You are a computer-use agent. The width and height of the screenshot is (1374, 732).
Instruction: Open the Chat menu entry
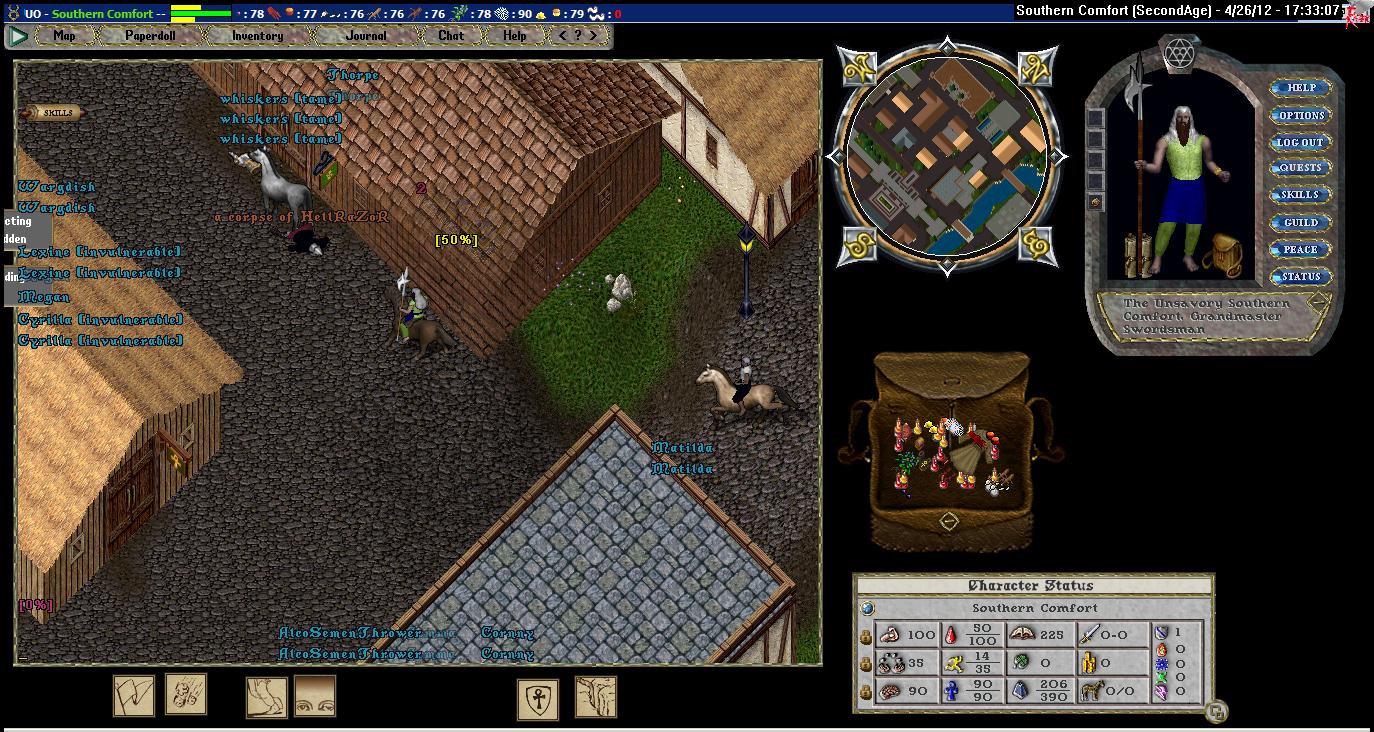[x=451, y=36]
